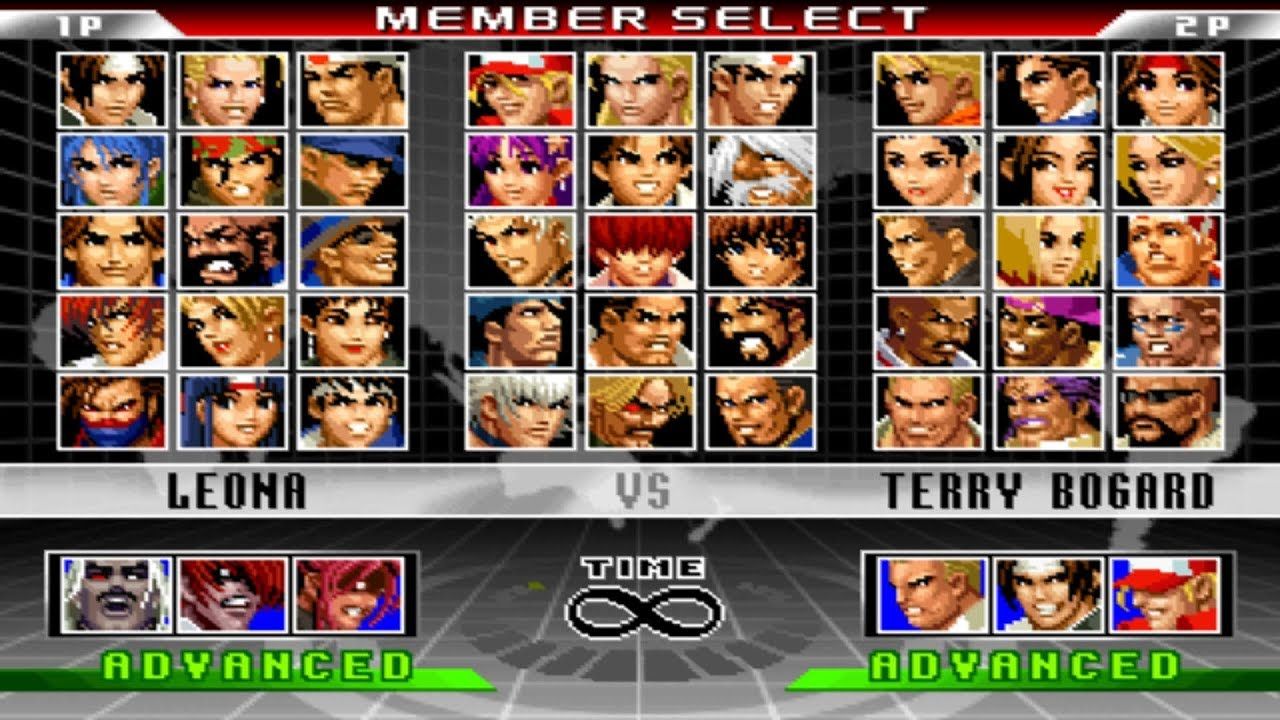Select Athena's purple-haired portrait
Image resolution: width=1280 pixels, height=720 pixels.
tap(520, 168)
